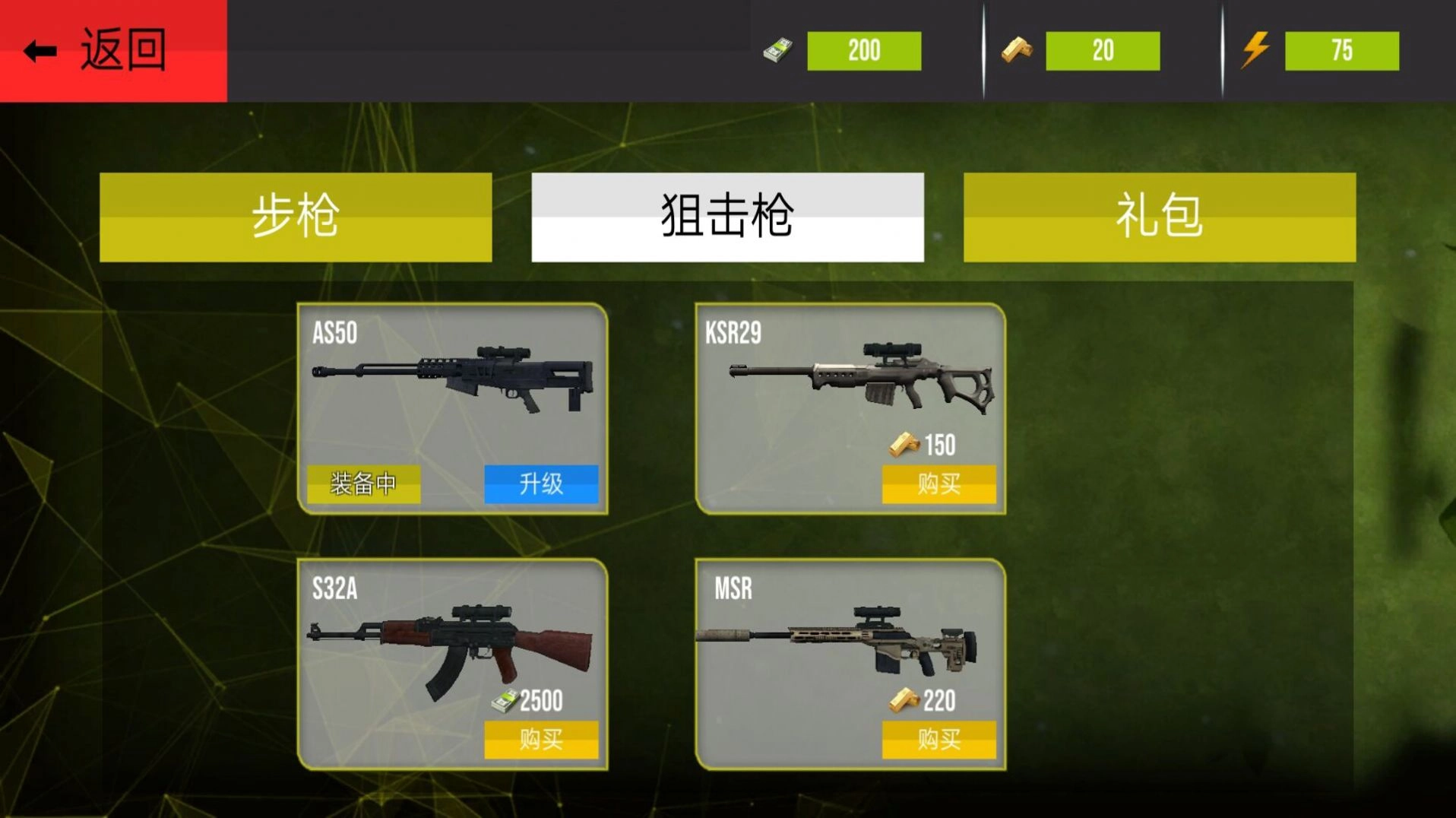The width and height of the screenshot is (1456, 818).
Task: Purchase the S32A for 2500 cash
Action: [x=541, y=739]
